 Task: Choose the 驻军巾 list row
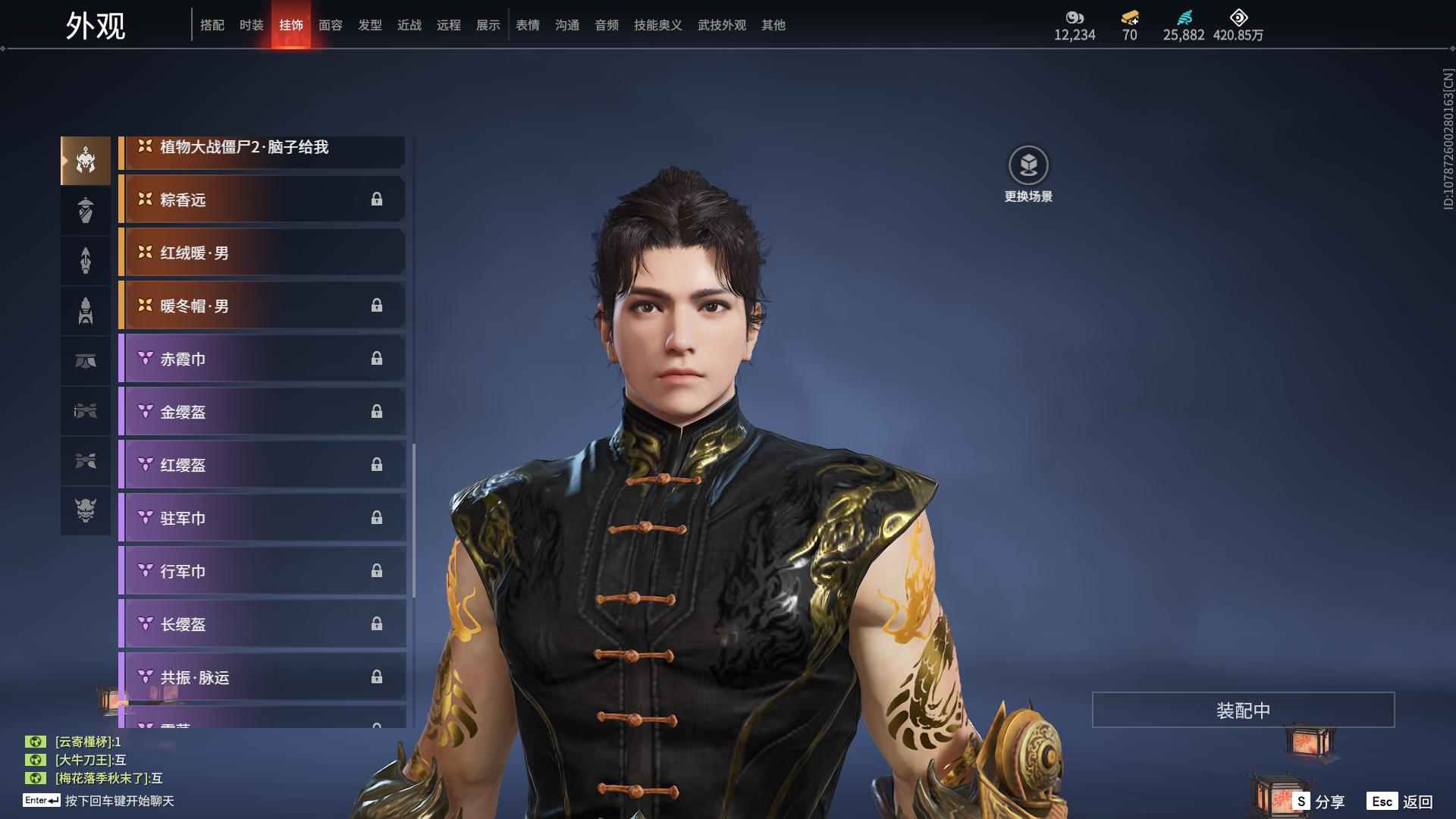pos(262,518)
